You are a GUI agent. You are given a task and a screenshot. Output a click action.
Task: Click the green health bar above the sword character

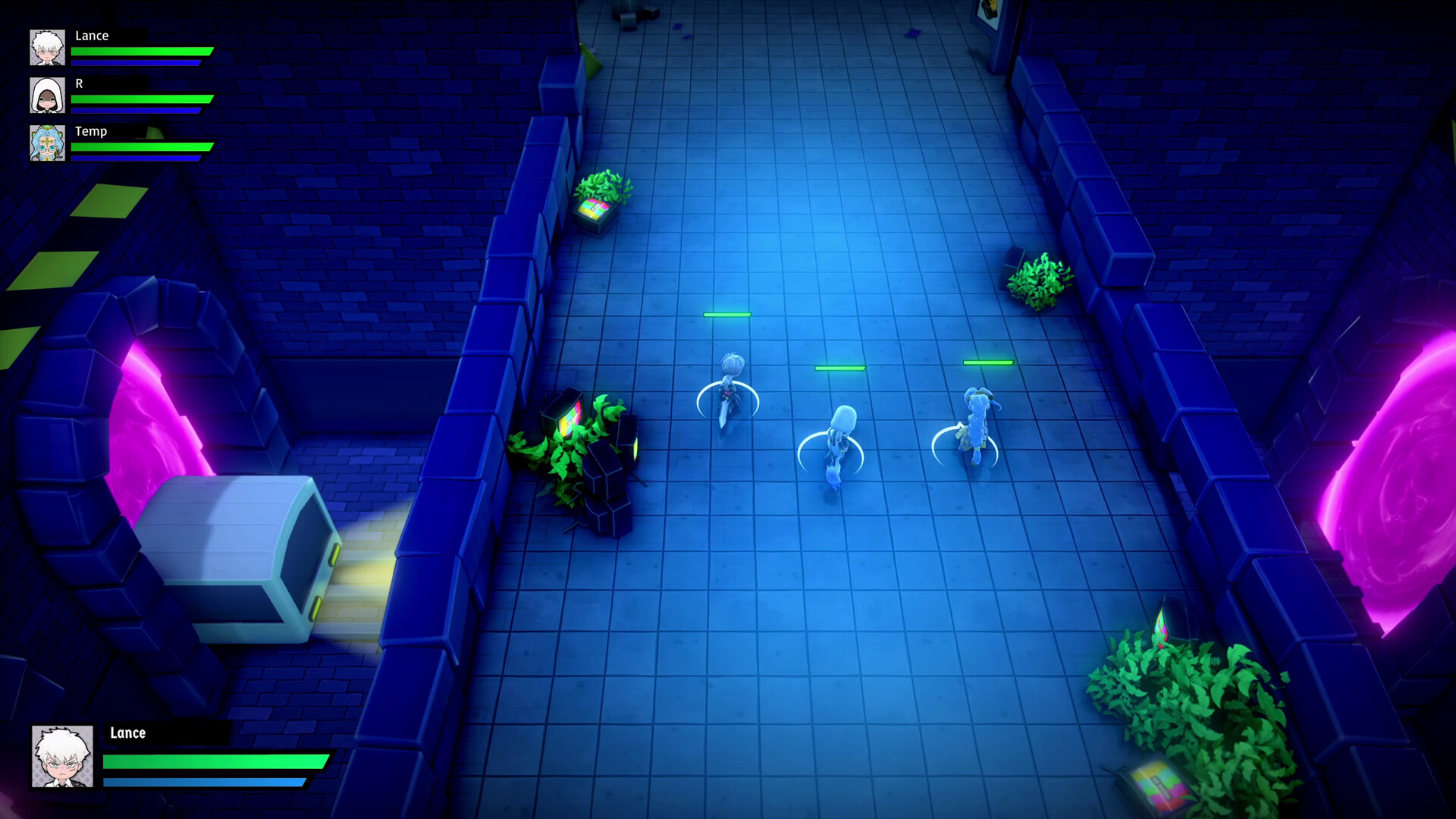(x=726, y=314)
